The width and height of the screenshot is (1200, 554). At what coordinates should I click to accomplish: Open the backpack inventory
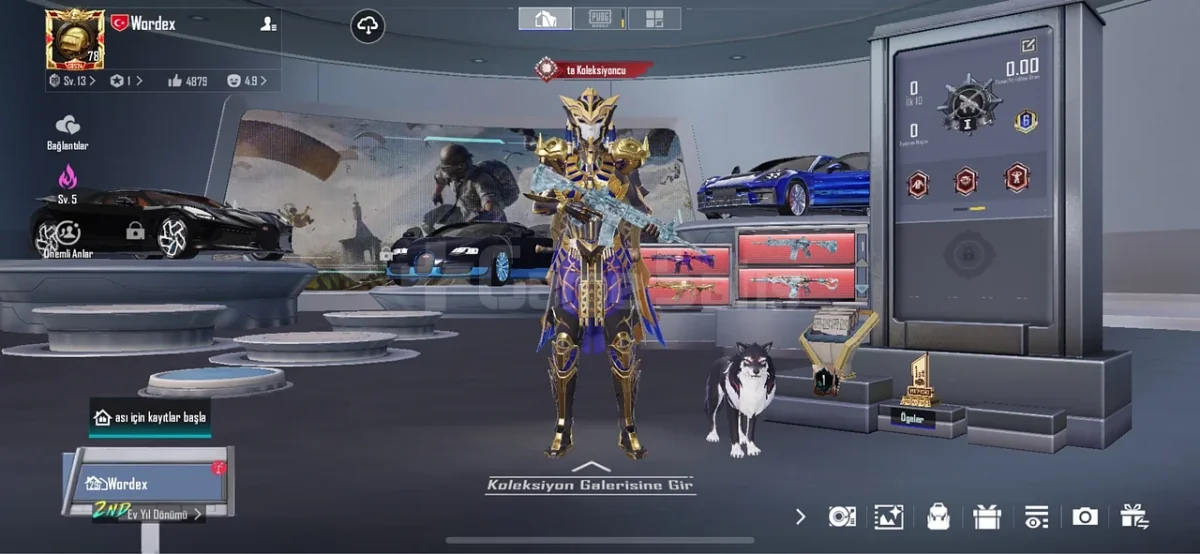point(938,516)
